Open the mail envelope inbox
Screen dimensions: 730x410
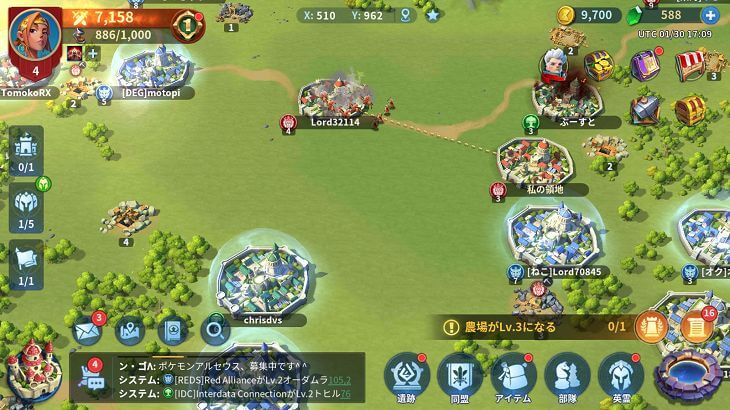click(x=87, y=330)
